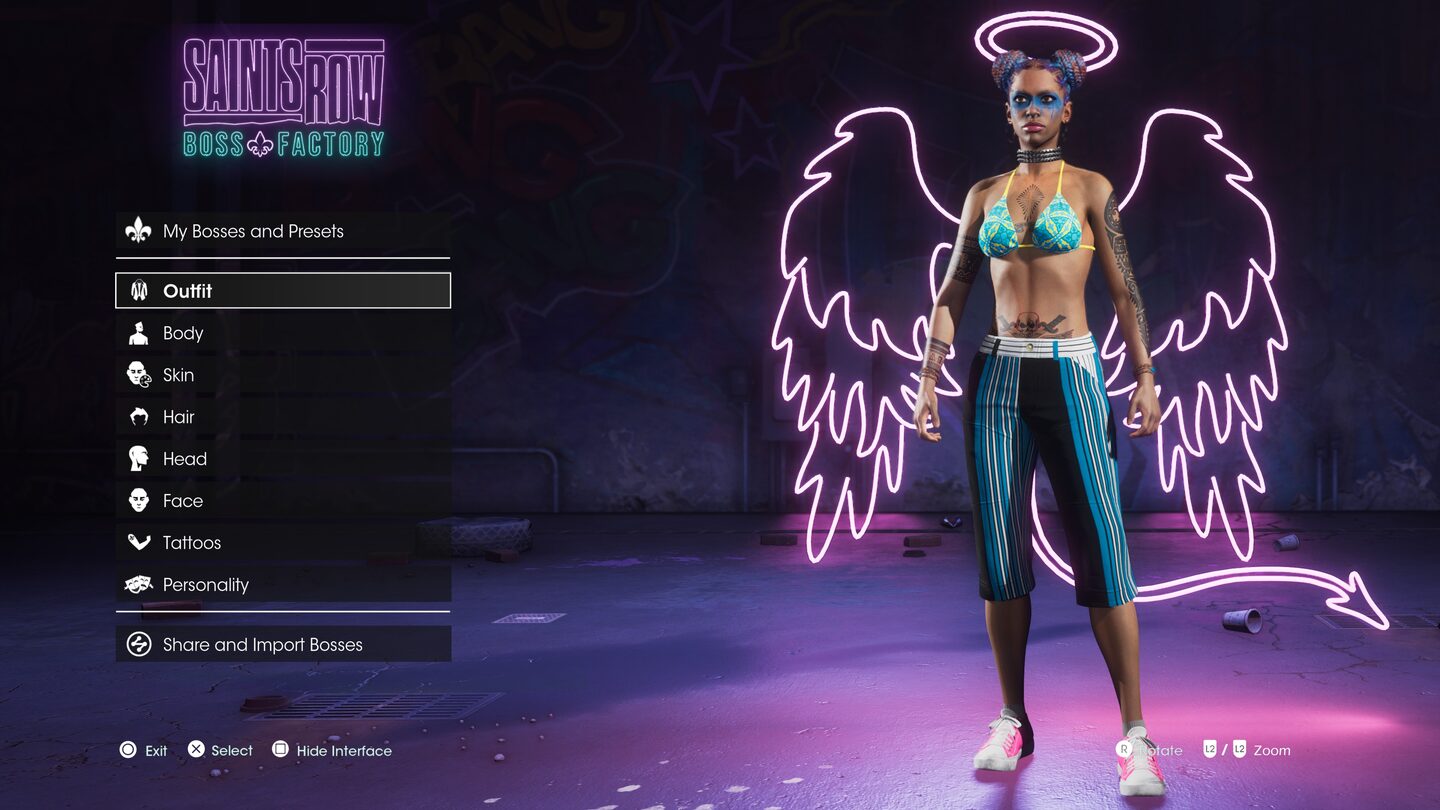The image size is (1440, 810).
Task: Open Share and Import Bosses
Action: [x=282, y=645]
